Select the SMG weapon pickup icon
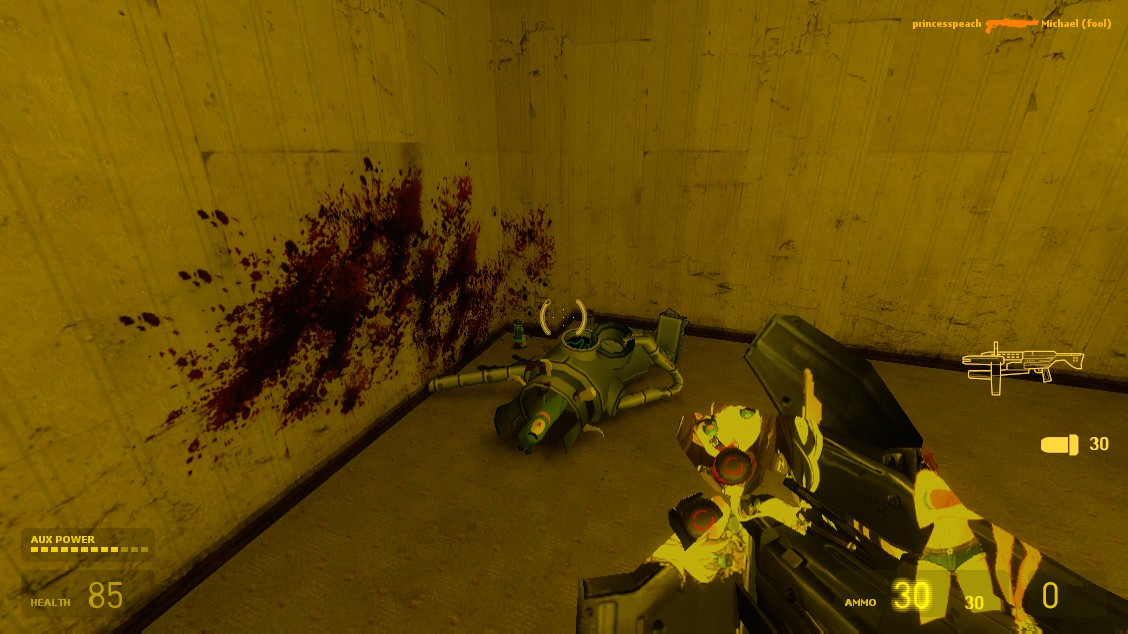Viewport: 1128px width, 634px height. pyautogui.click(x=1022, y=363)
